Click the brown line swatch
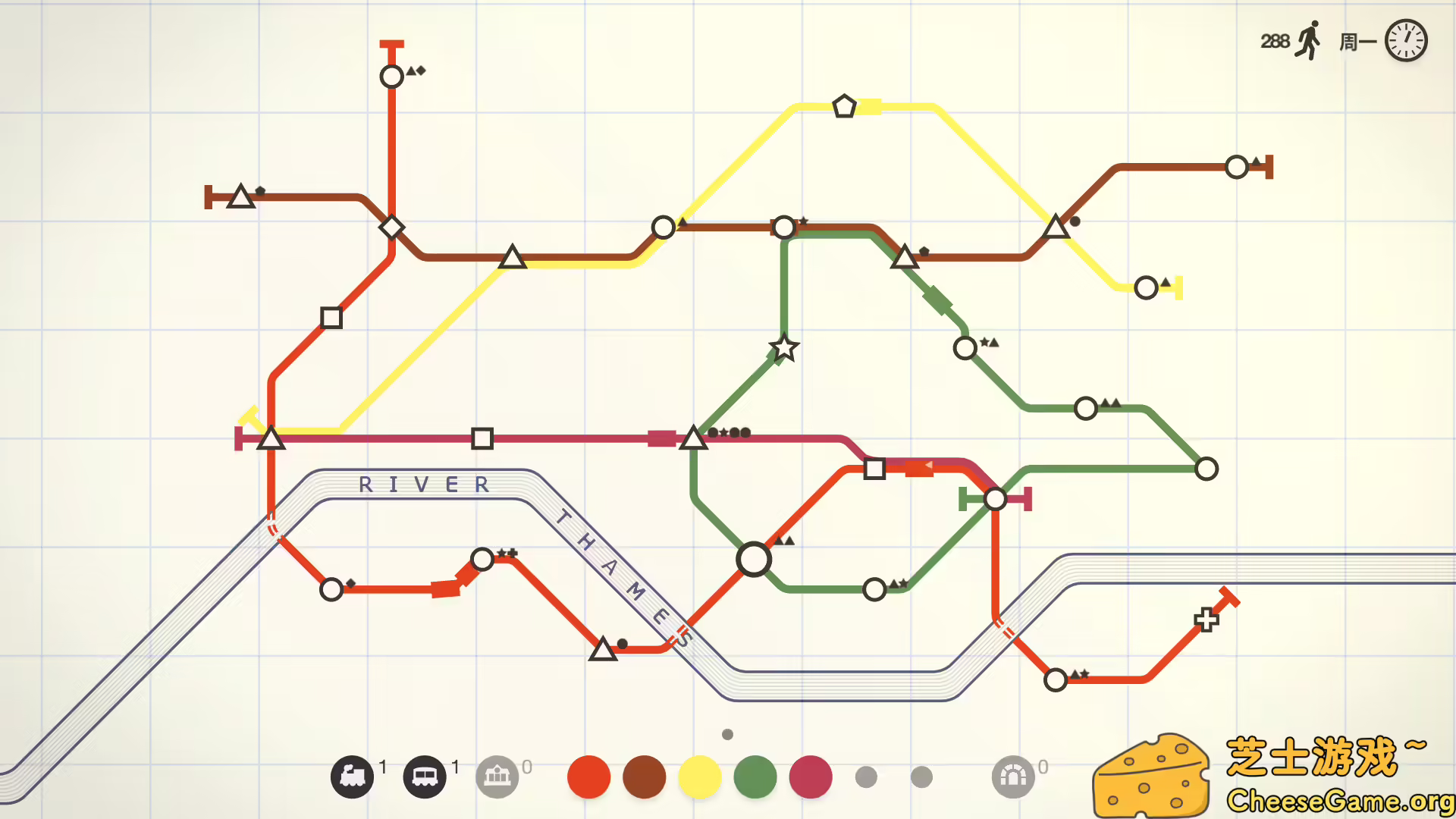 point(644,777)
